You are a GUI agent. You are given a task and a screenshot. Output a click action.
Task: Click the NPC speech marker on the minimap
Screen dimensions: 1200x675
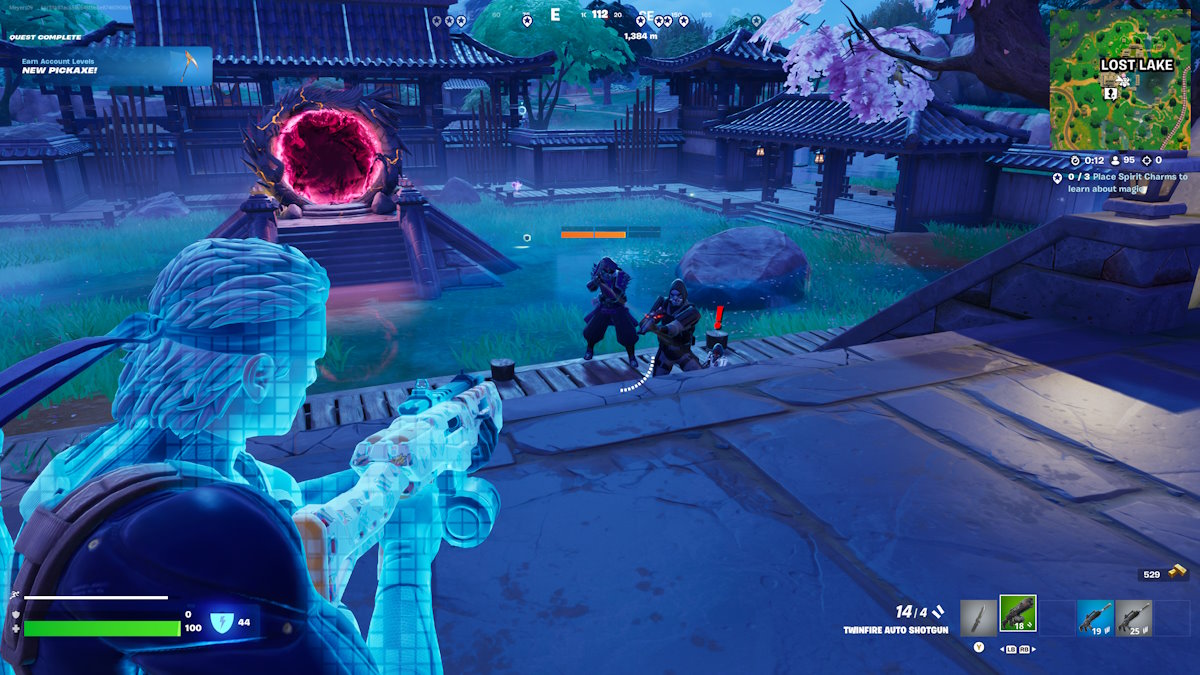(1110, 93)
